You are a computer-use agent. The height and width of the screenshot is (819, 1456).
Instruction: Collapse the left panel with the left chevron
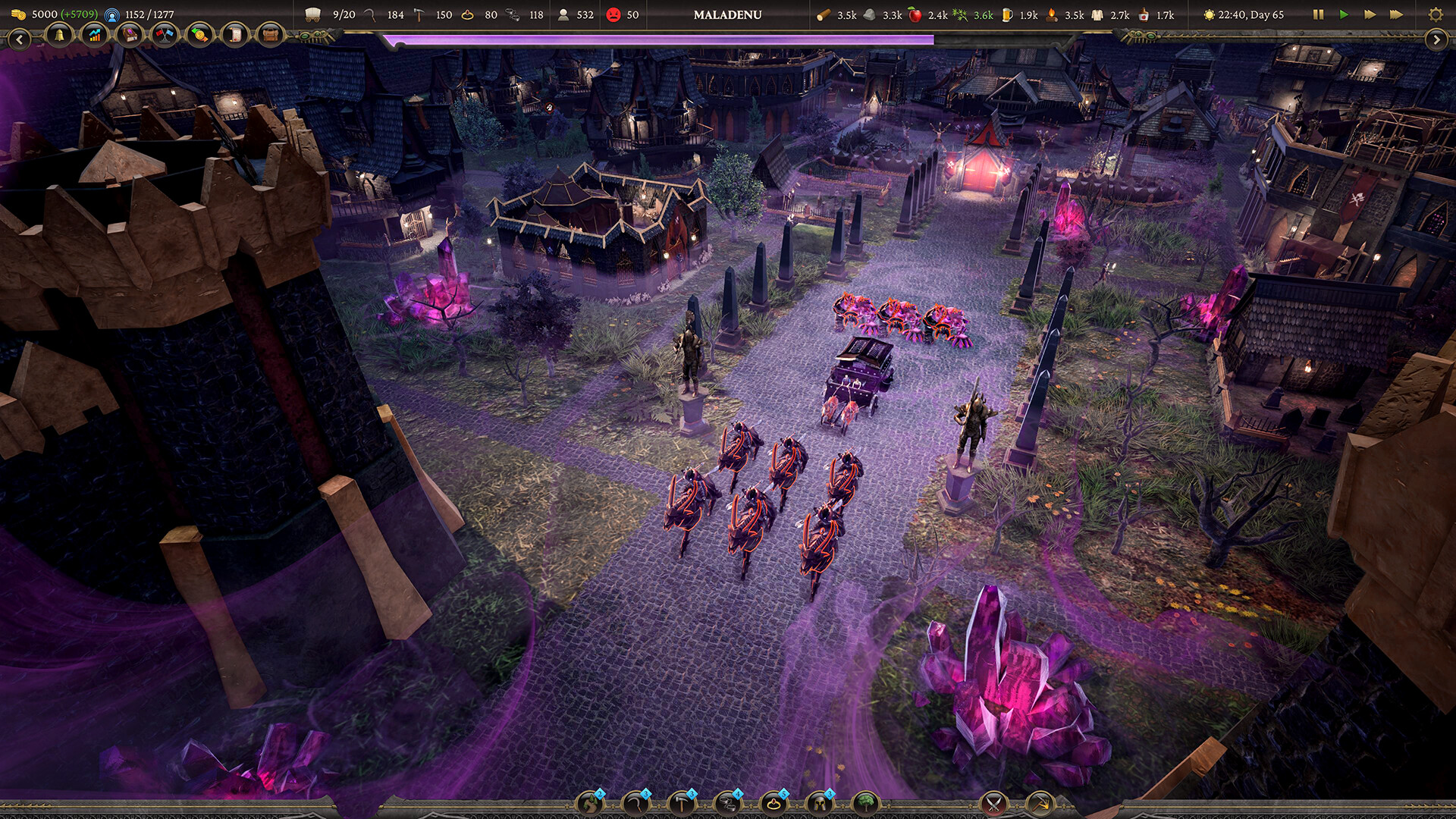(x=20, y=37)
